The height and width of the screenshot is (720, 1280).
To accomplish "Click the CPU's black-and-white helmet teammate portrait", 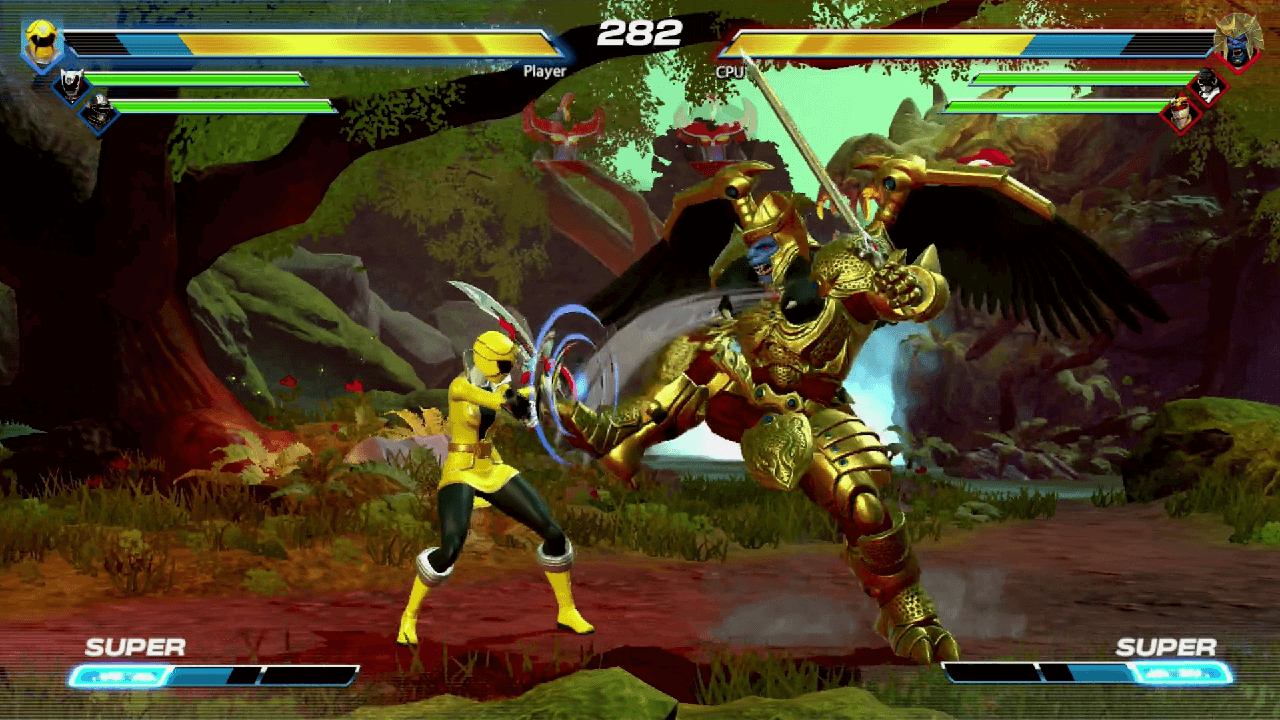I will pos(1208,86).
